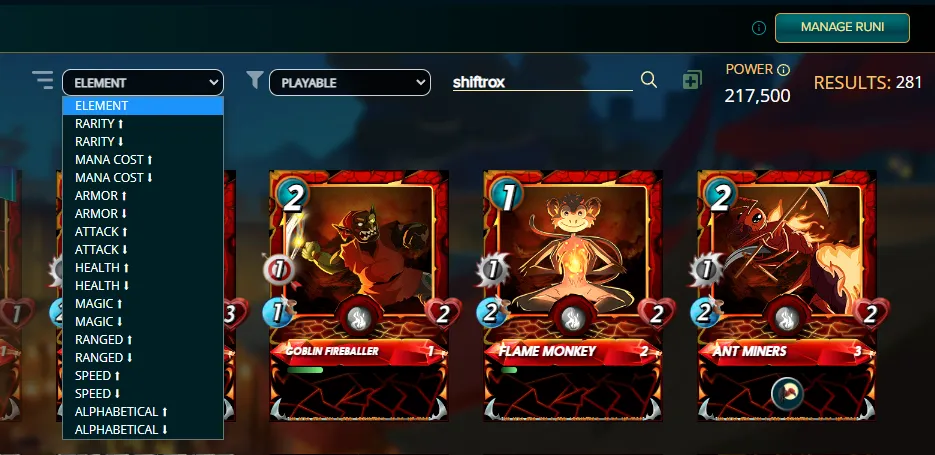The width and height of the screenshot is (935, 455).
Task: Click the search field containing shiftrox
Action: pyautogui.click(x=541, y=82)
